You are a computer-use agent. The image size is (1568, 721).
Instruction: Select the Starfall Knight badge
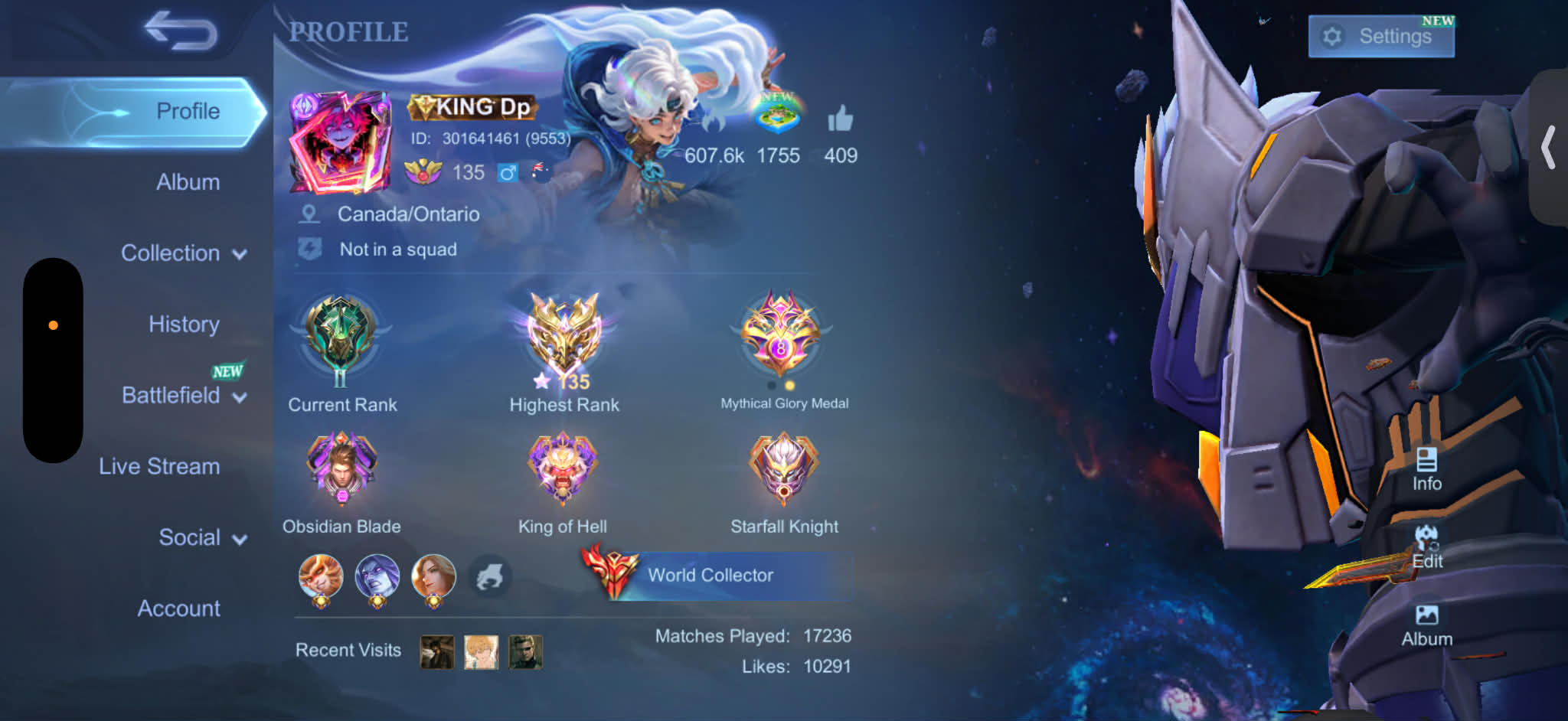pyautogui.click(x=784, y=468)
